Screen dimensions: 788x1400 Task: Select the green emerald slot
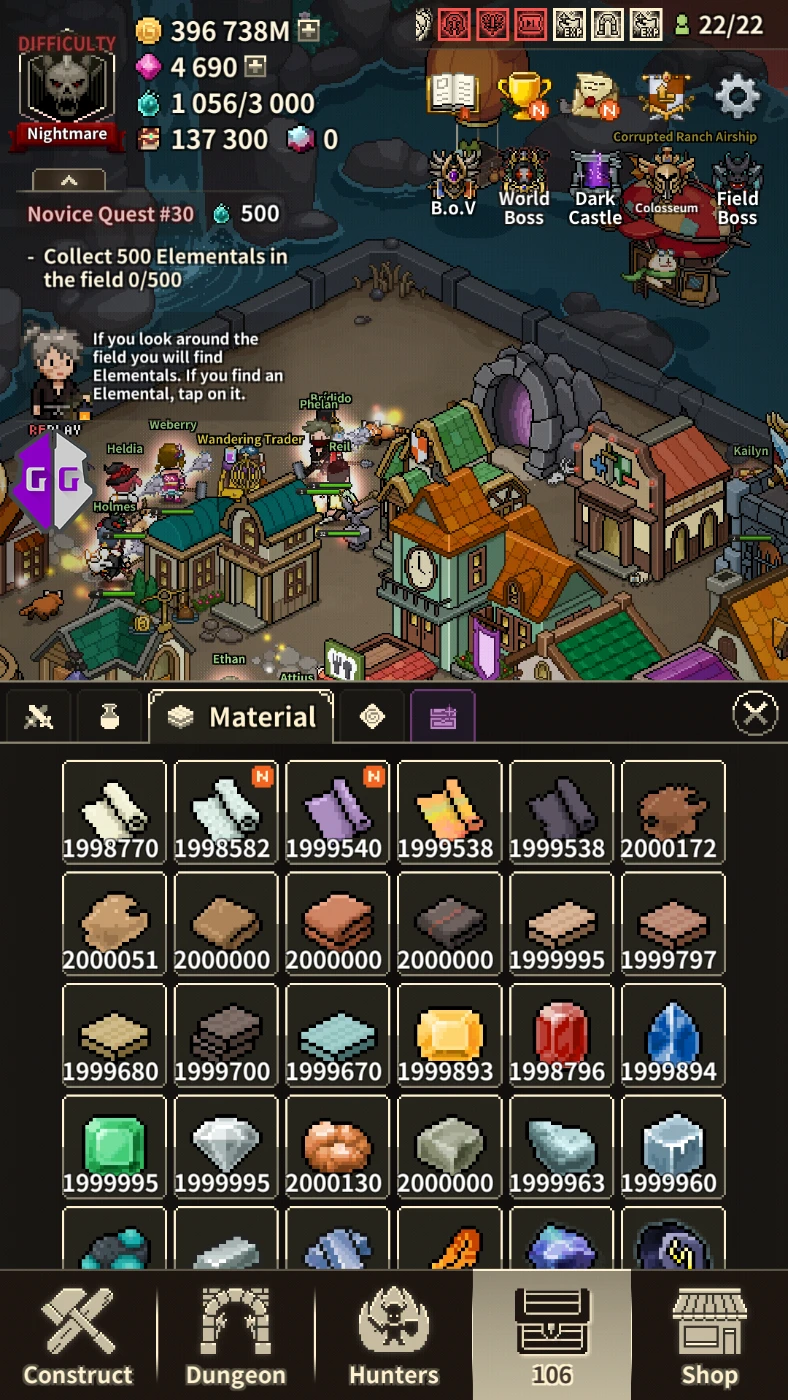pyautogui.click(x=114, y=1146)
